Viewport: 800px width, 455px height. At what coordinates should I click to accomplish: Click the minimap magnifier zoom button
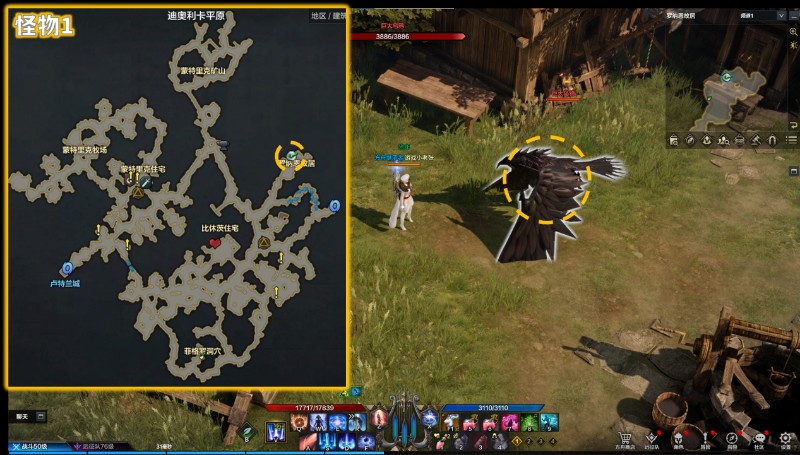(792, 31)
